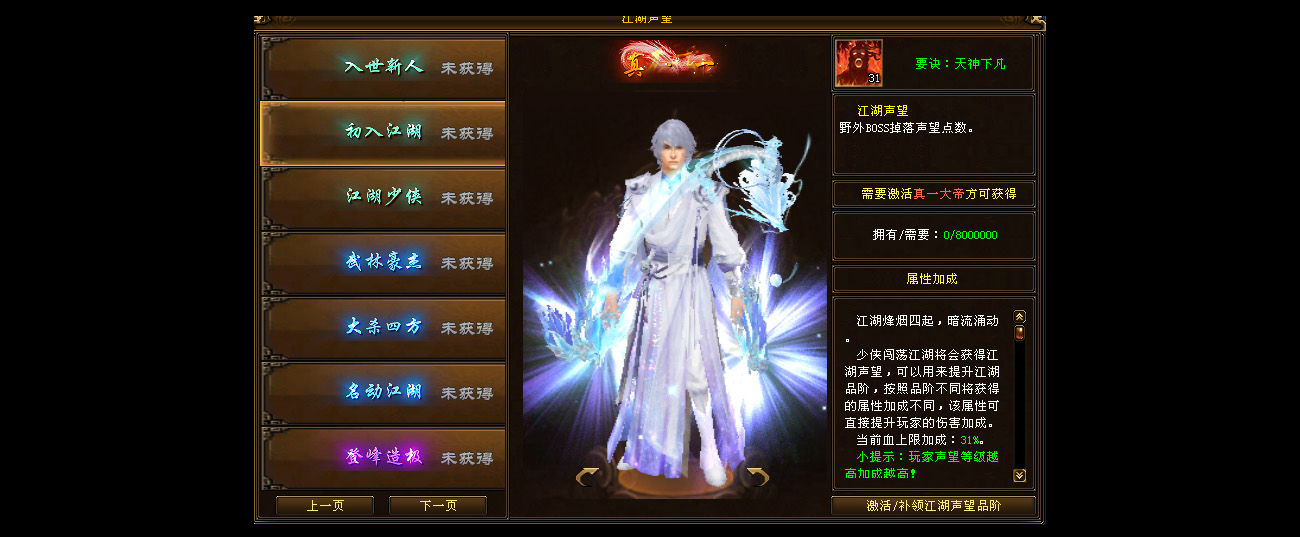Click the 激活/补领江湖声望品阶 button
The image size is (1300, 537).
pos(933,506)
